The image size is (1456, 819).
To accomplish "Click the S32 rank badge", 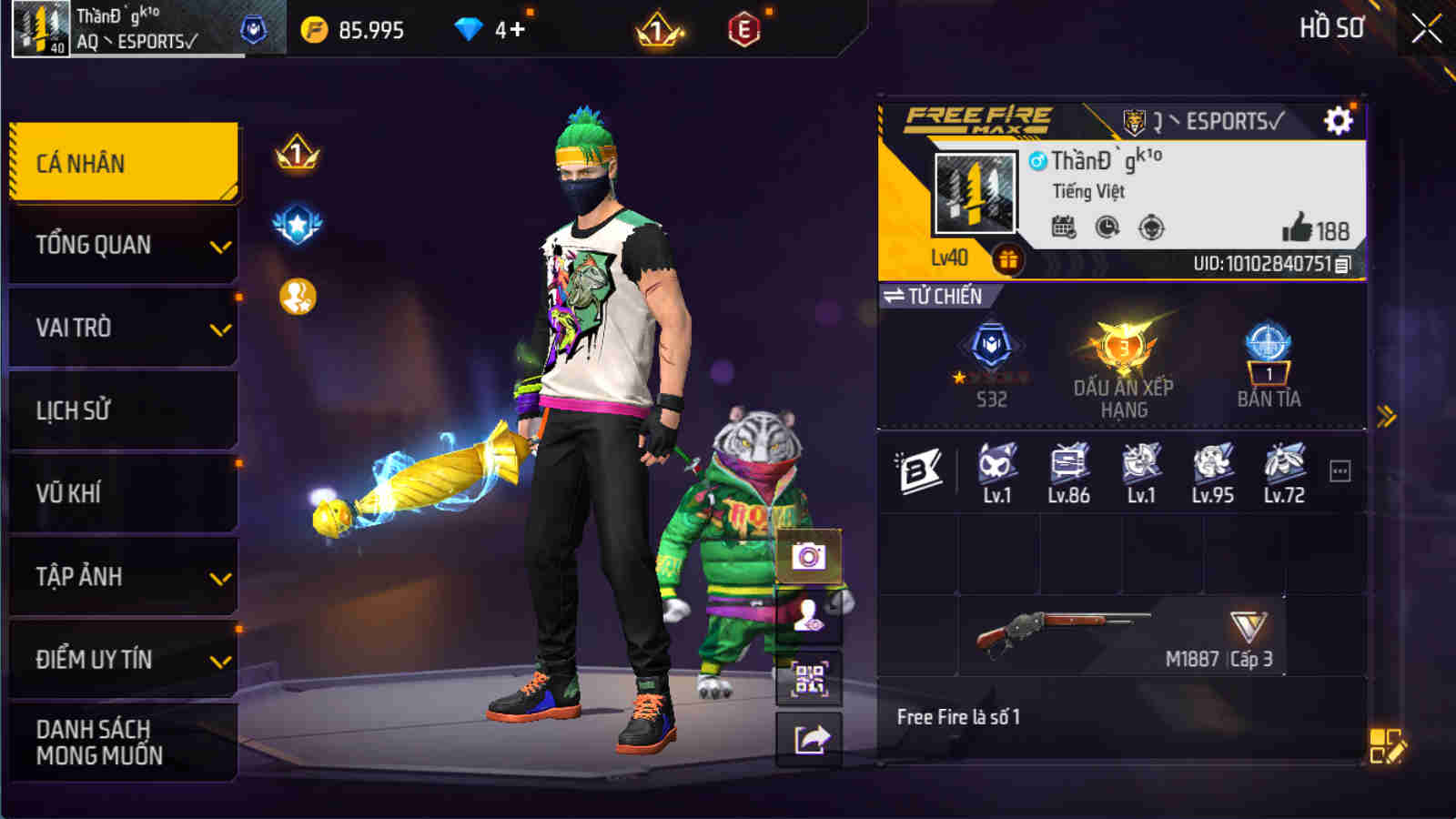I will 988,359.
